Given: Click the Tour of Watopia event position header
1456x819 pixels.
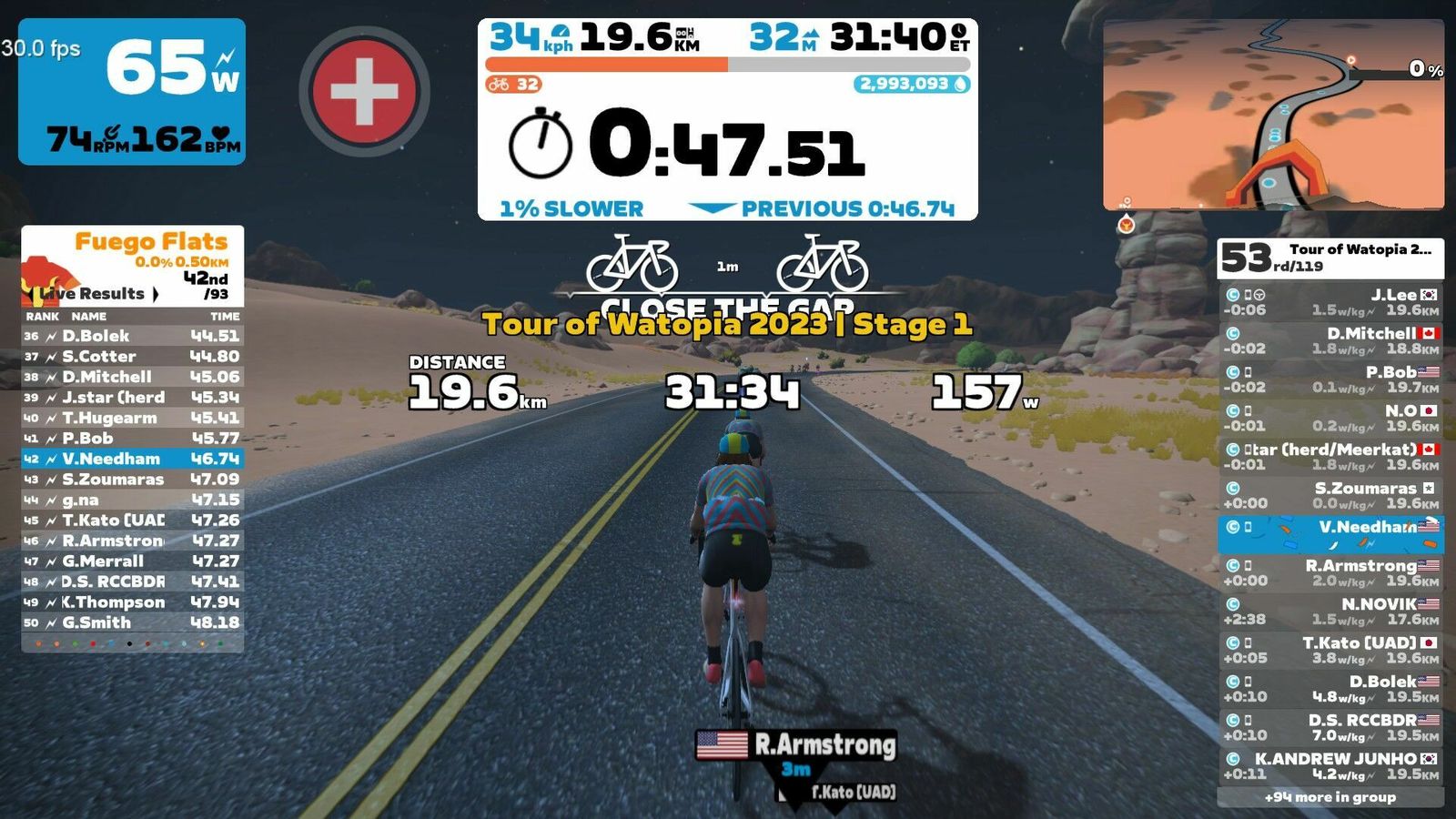Looking at the screenshot, I should (1330, 258).
